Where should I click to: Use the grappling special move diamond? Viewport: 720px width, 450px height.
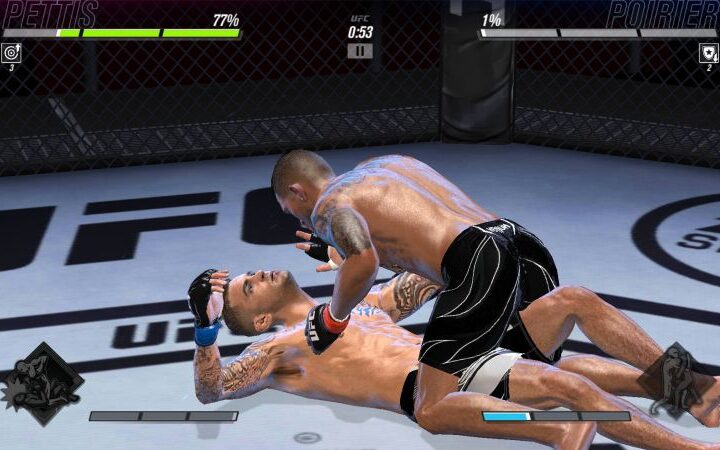[672, 380]
